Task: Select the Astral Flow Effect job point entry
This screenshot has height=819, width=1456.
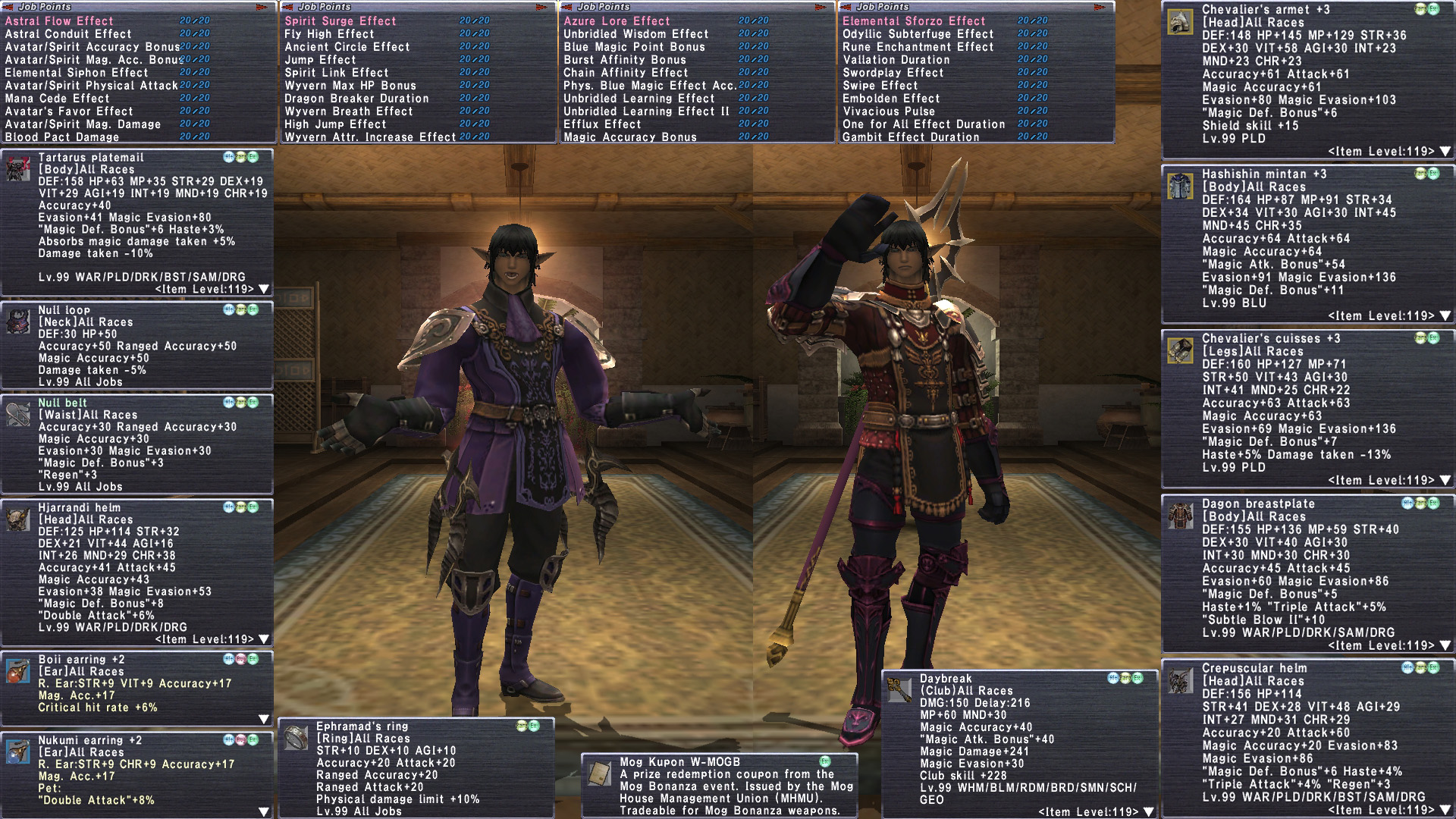Action: pyautogui.click(x=59, y=21)
